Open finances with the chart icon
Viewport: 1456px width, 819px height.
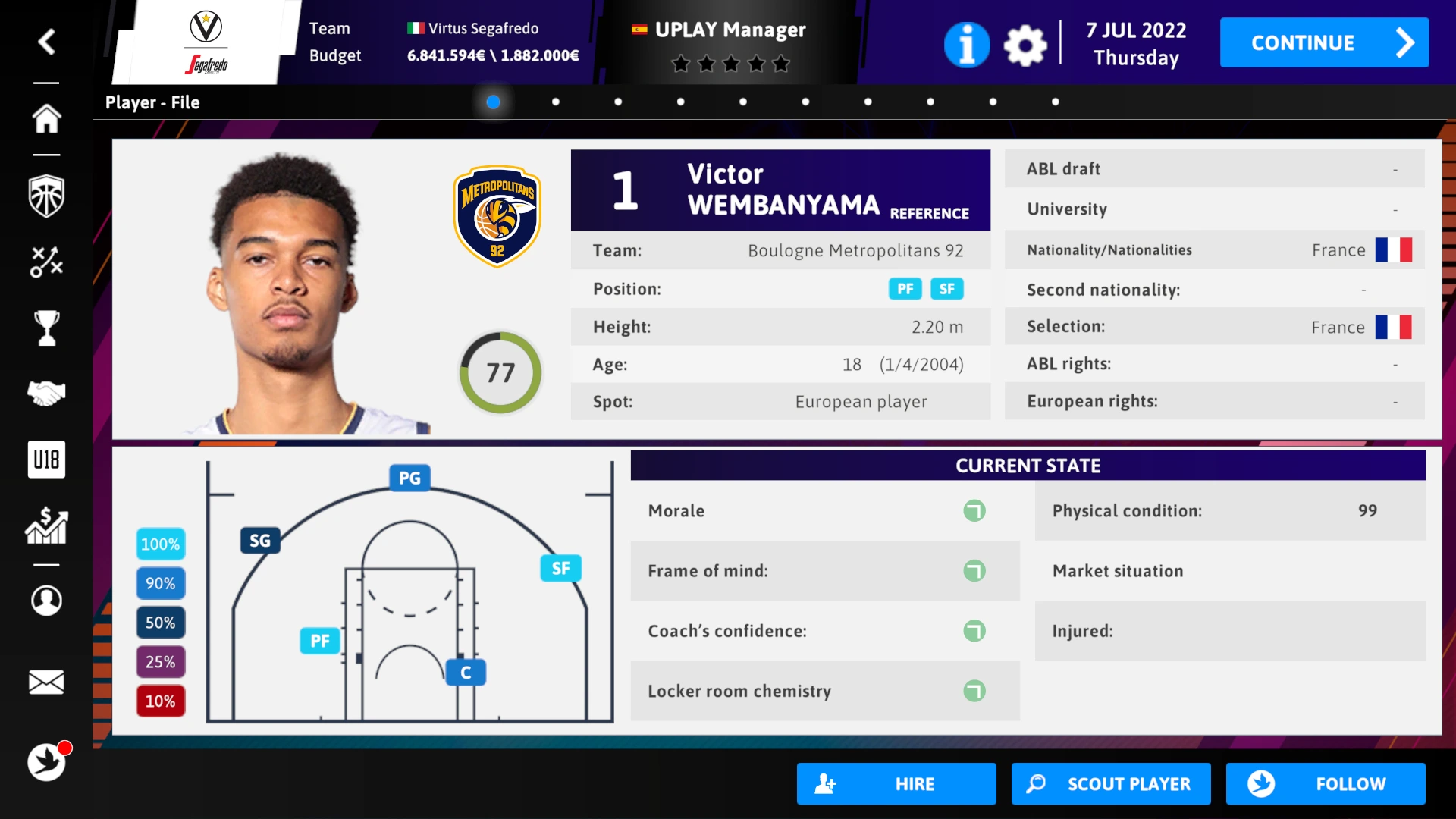[47, 526]
